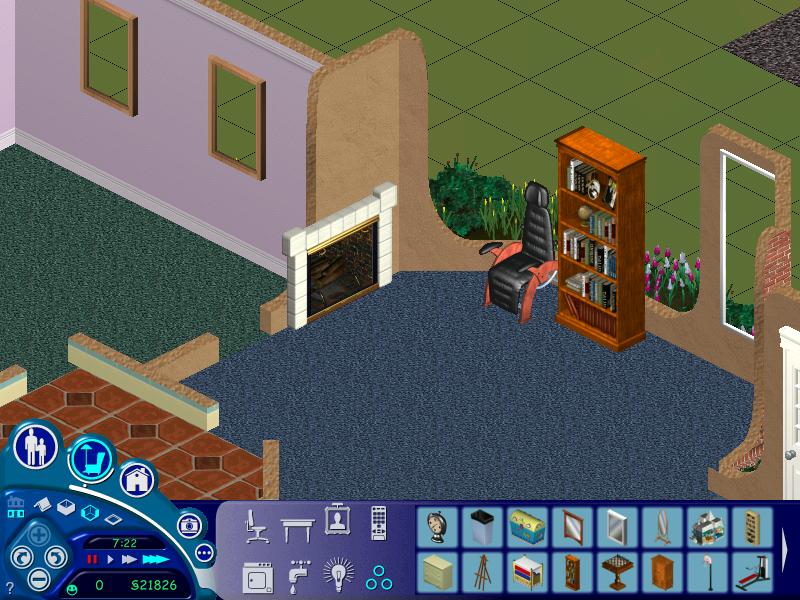Show next page of catalog items
Screen dimensions: 800x600
pyautogui.click(x=787, y=550)
